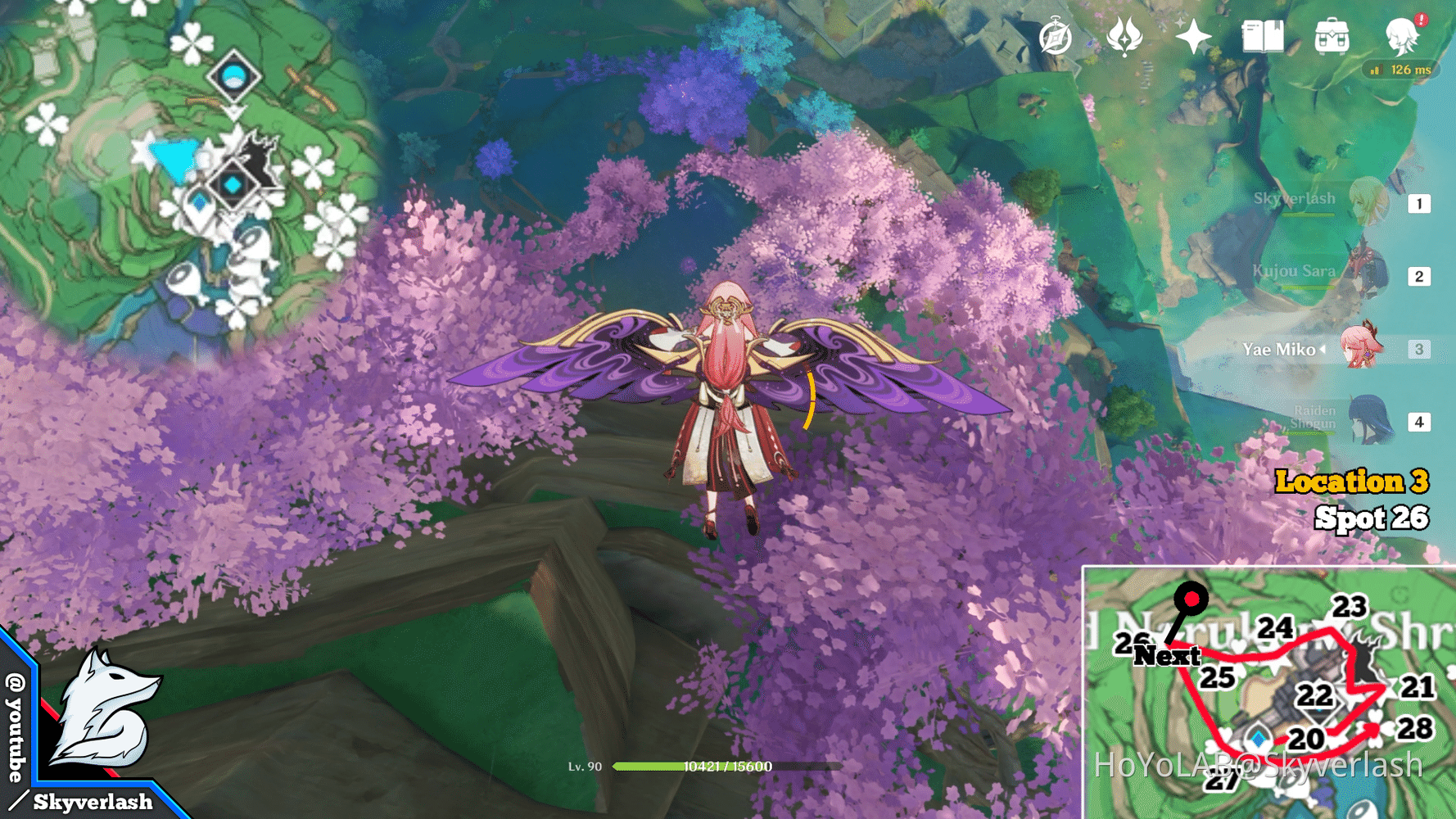Click the HoYoLAB@Skyverlash watermark link
The height and width of the screenshot is (819, 1456).
(x=1261, y=763)
